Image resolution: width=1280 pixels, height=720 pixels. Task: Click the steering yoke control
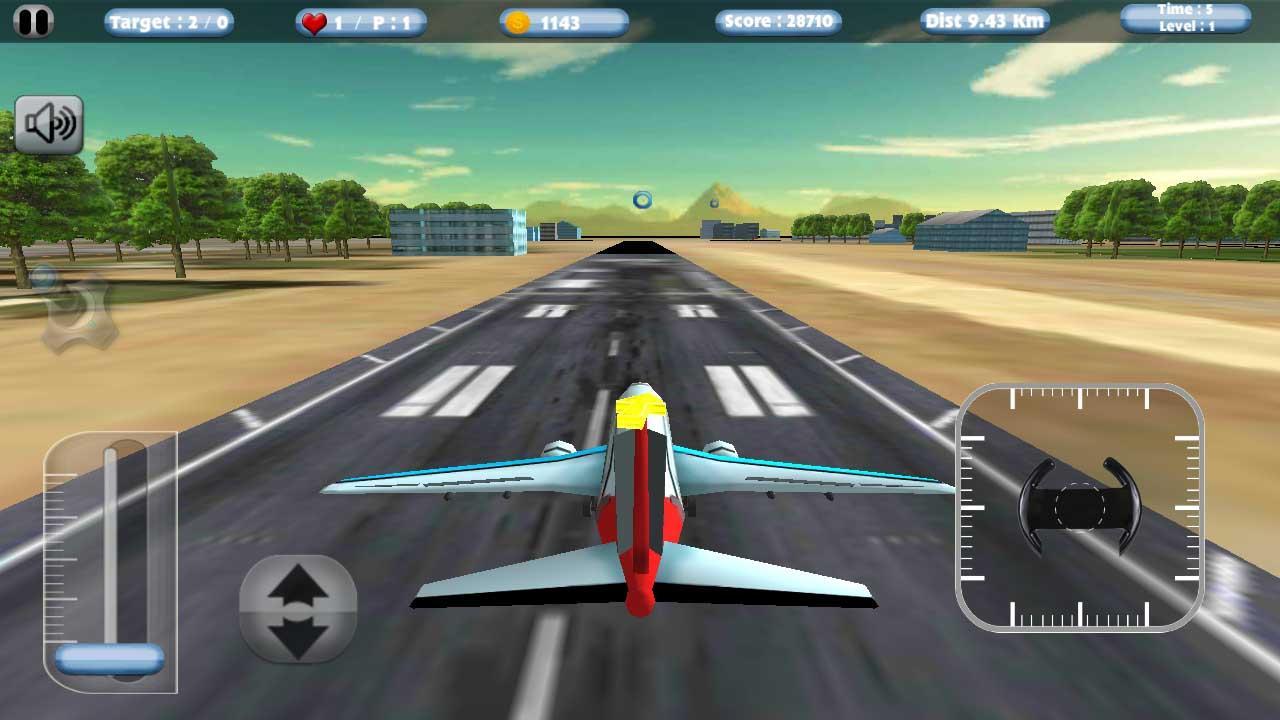tap(1080, 503)
